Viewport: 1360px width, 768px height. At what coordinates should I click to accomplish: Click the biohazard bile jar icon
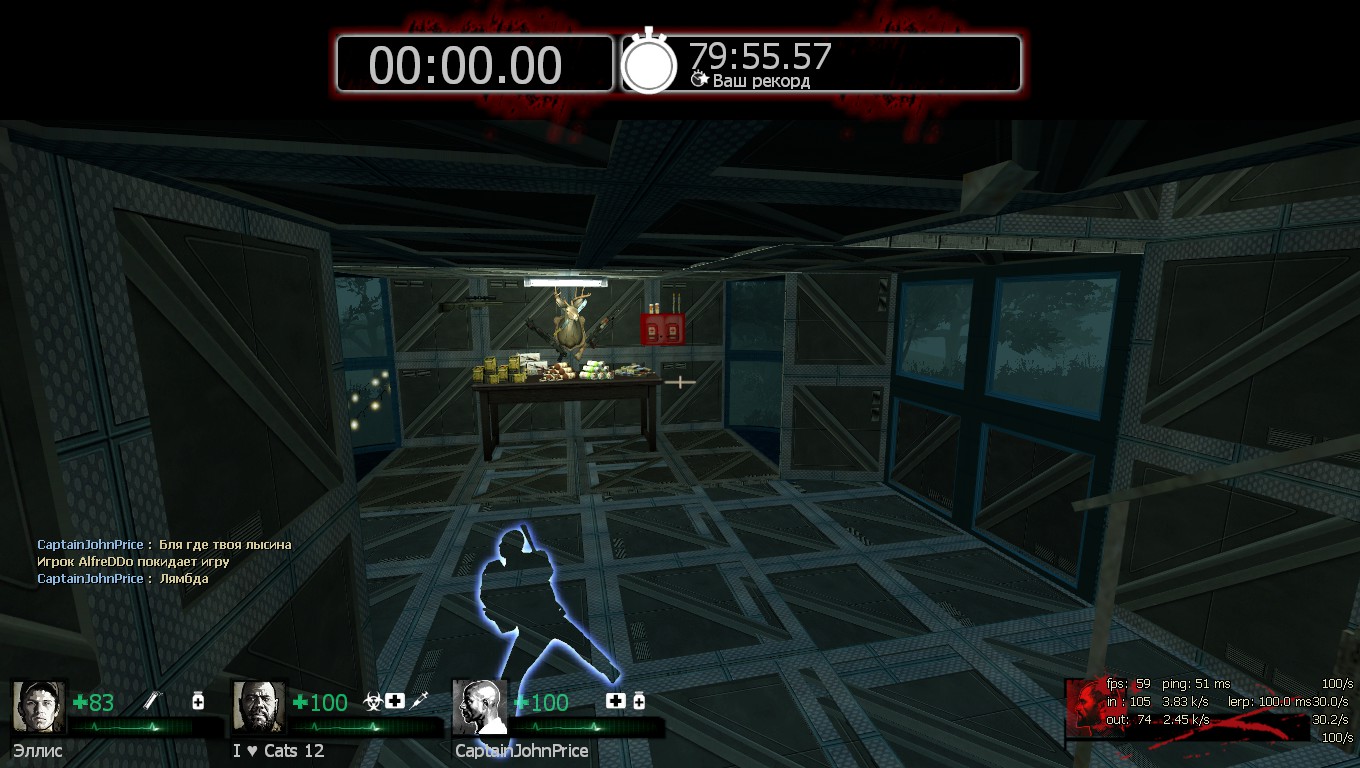pyautogui.click(x=372, y=701)
